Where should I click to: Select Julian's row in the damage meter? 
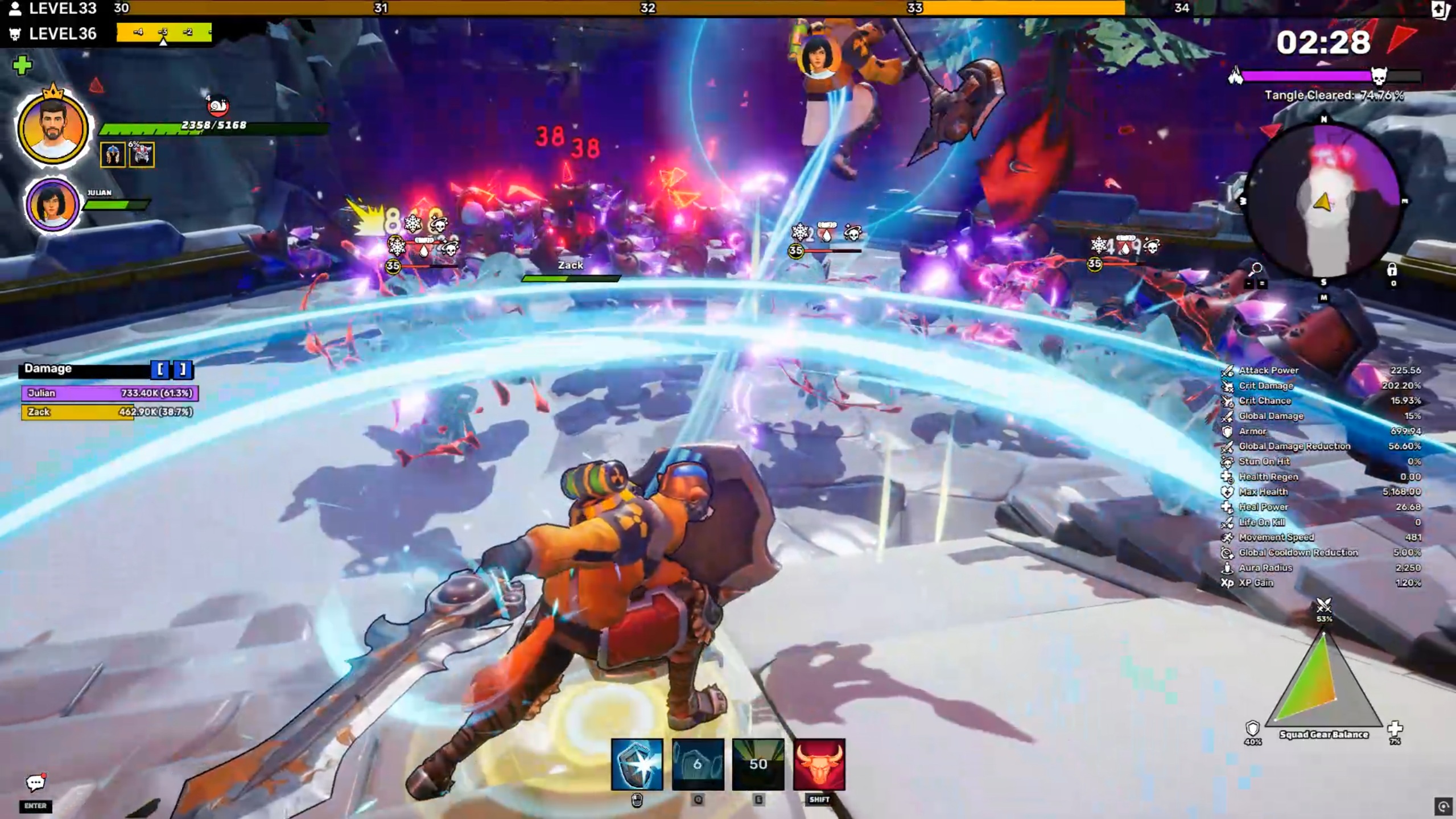pos(110,393)
